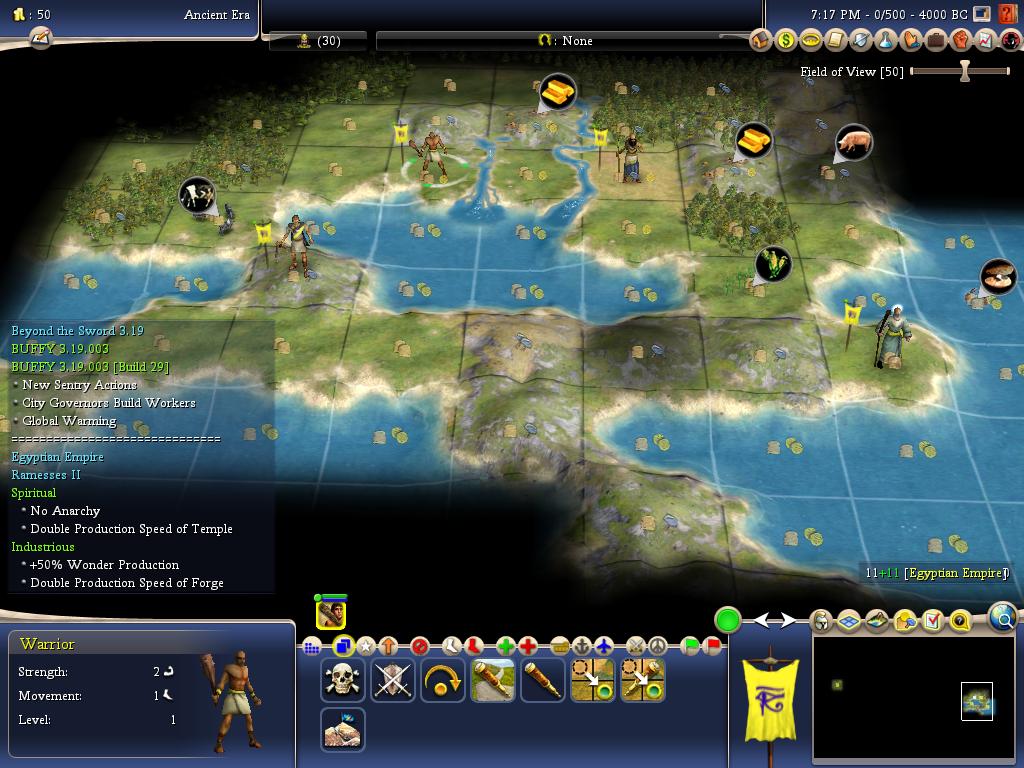Image resolution: width=1024 pixels, height=768 pixels.
Task: Toggle the score checklist display button
Action: click(x=932, y=621)
